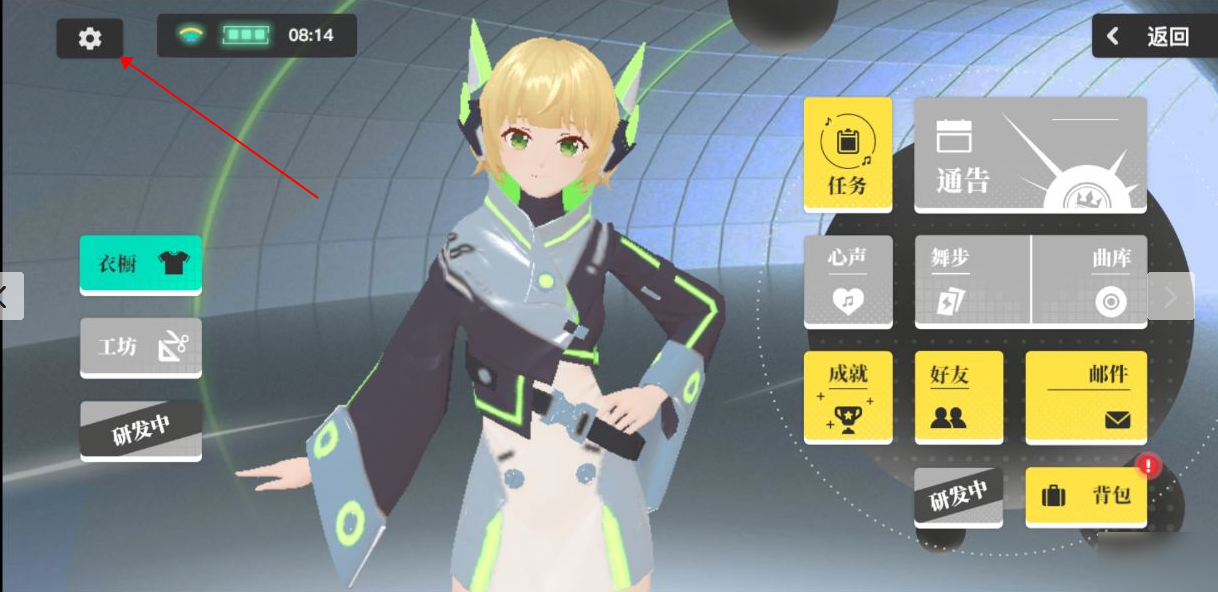Enter the 工坊 workshop
Image resolution: width=1218 pixels, height=592 pixels.
[x=141, y=346]
